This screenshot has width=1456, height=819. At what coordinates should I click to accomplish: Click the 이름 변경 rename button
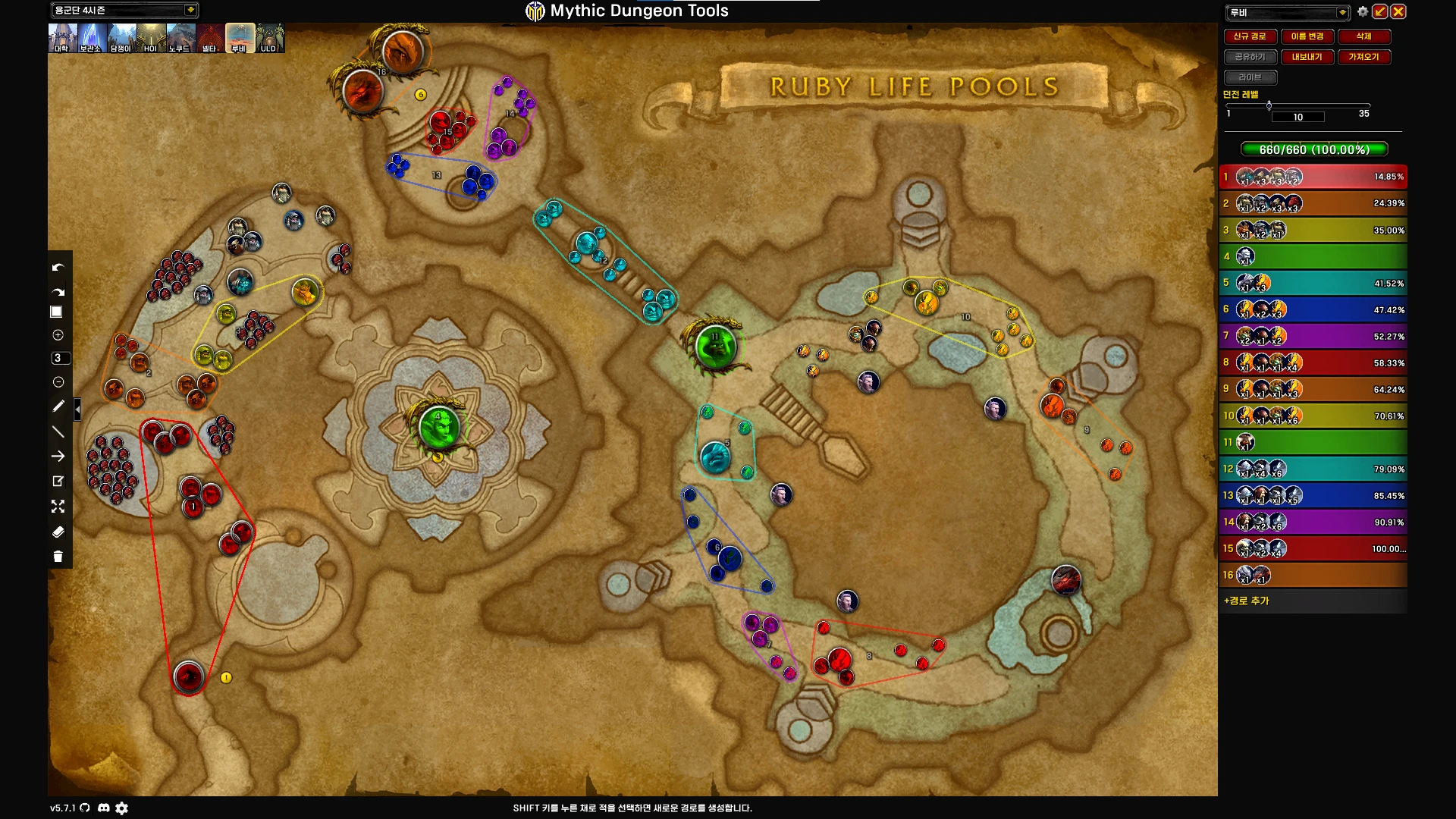point(1307,36)
